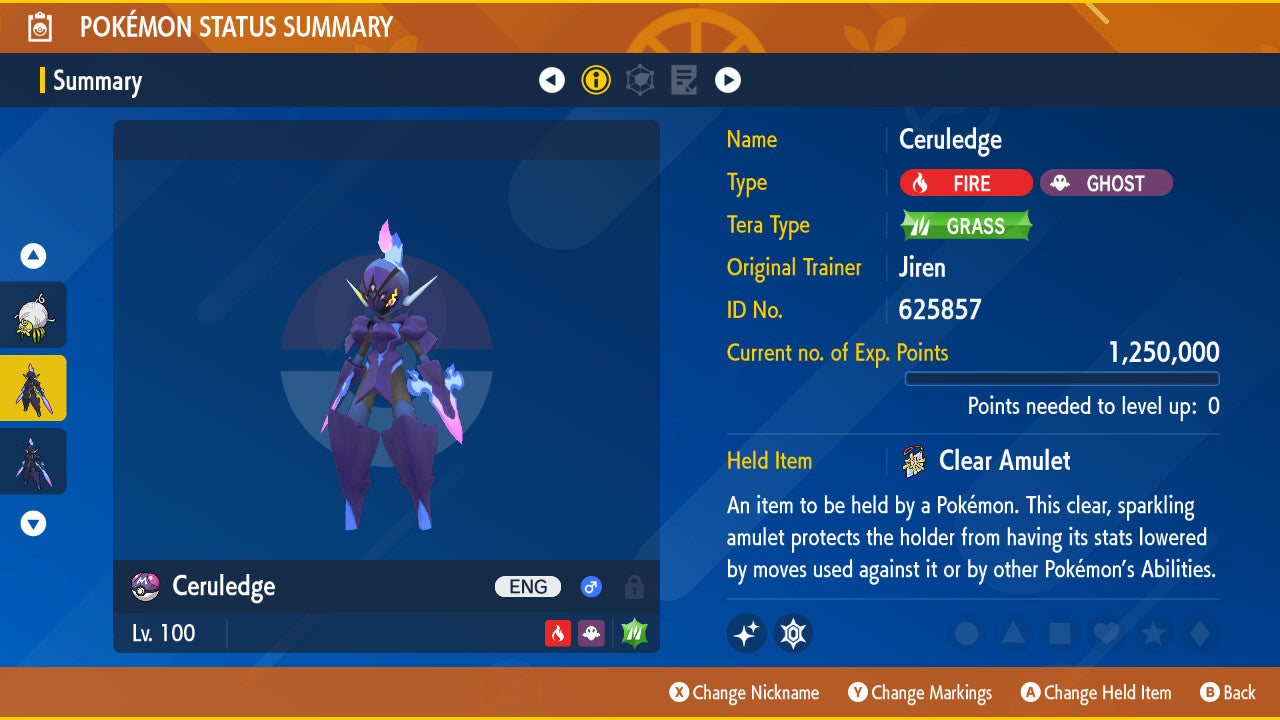
Task: Go to the next summary page arrow
Action: pyautogui.click(x=728, y=80)
